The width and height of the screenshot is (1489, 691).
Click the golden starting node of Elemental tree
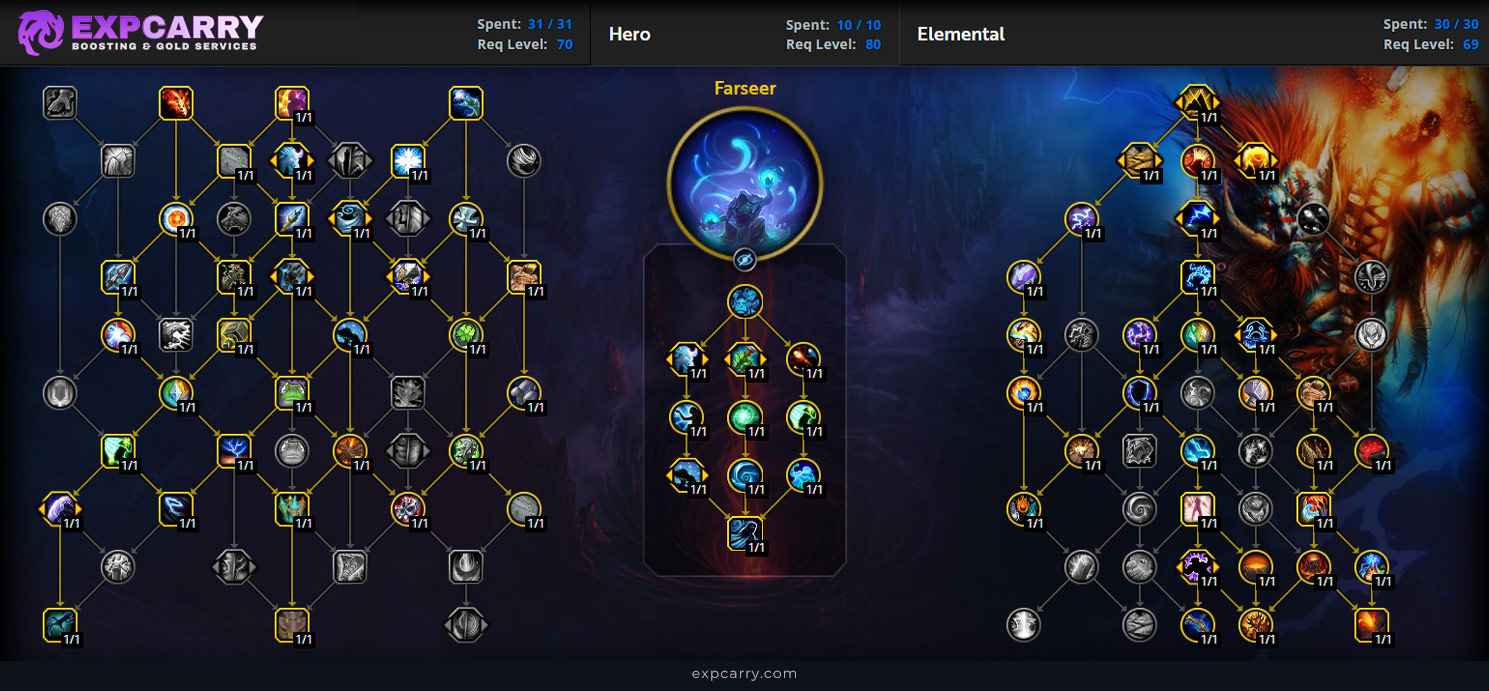pos(1196,102)
